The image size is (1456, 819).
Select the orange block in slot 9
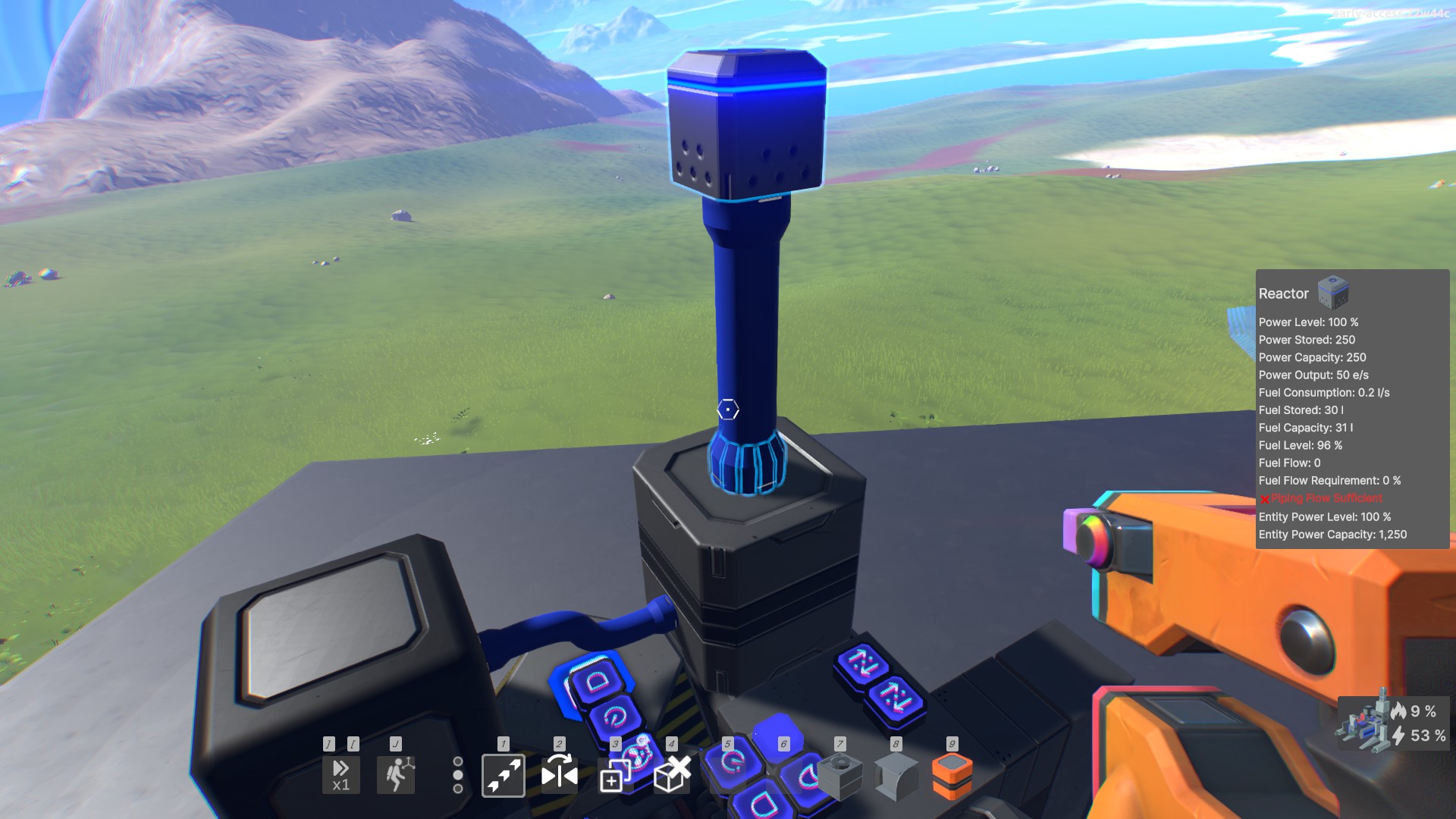(x=951, y=777)
